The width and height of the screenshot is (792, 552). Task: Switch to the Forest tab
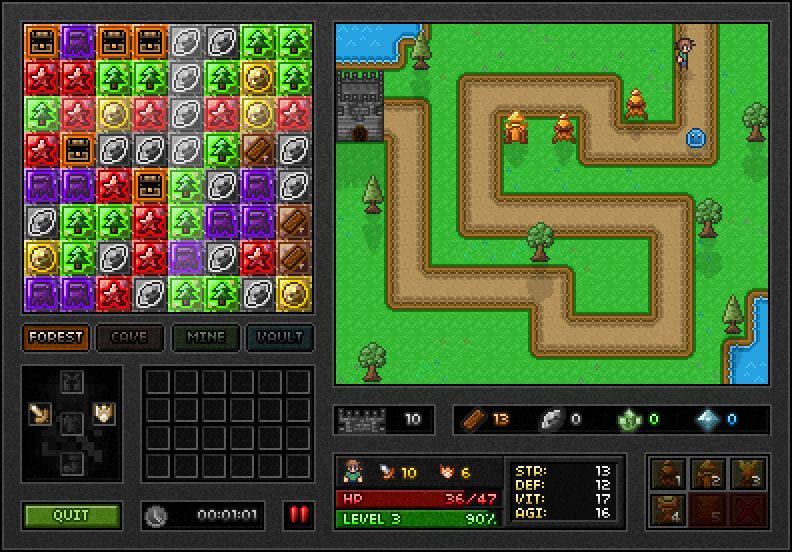pos(56,337)
